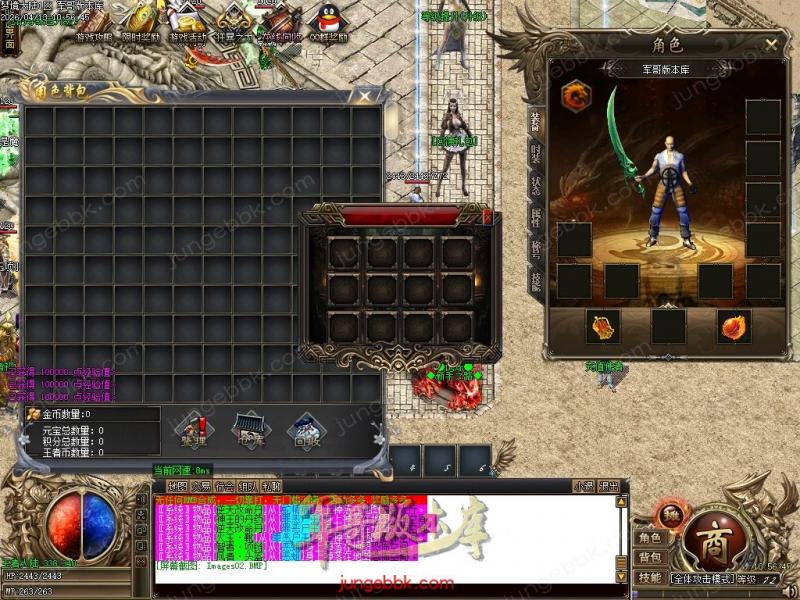
Task: Open the 仓库 warehouse
Action: pos(249,432)
